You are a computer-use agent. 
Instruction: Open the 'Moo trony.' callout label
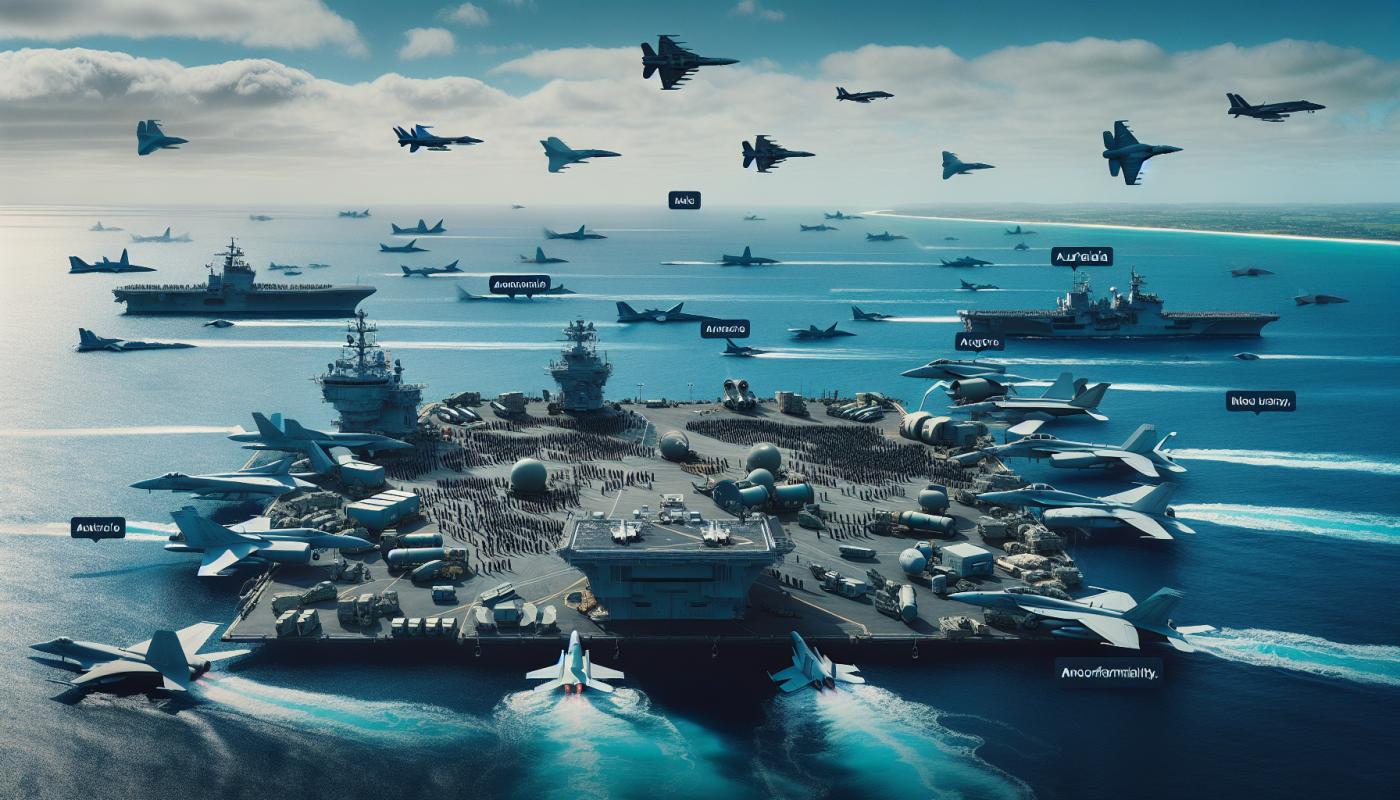(x=1260, y=401)
